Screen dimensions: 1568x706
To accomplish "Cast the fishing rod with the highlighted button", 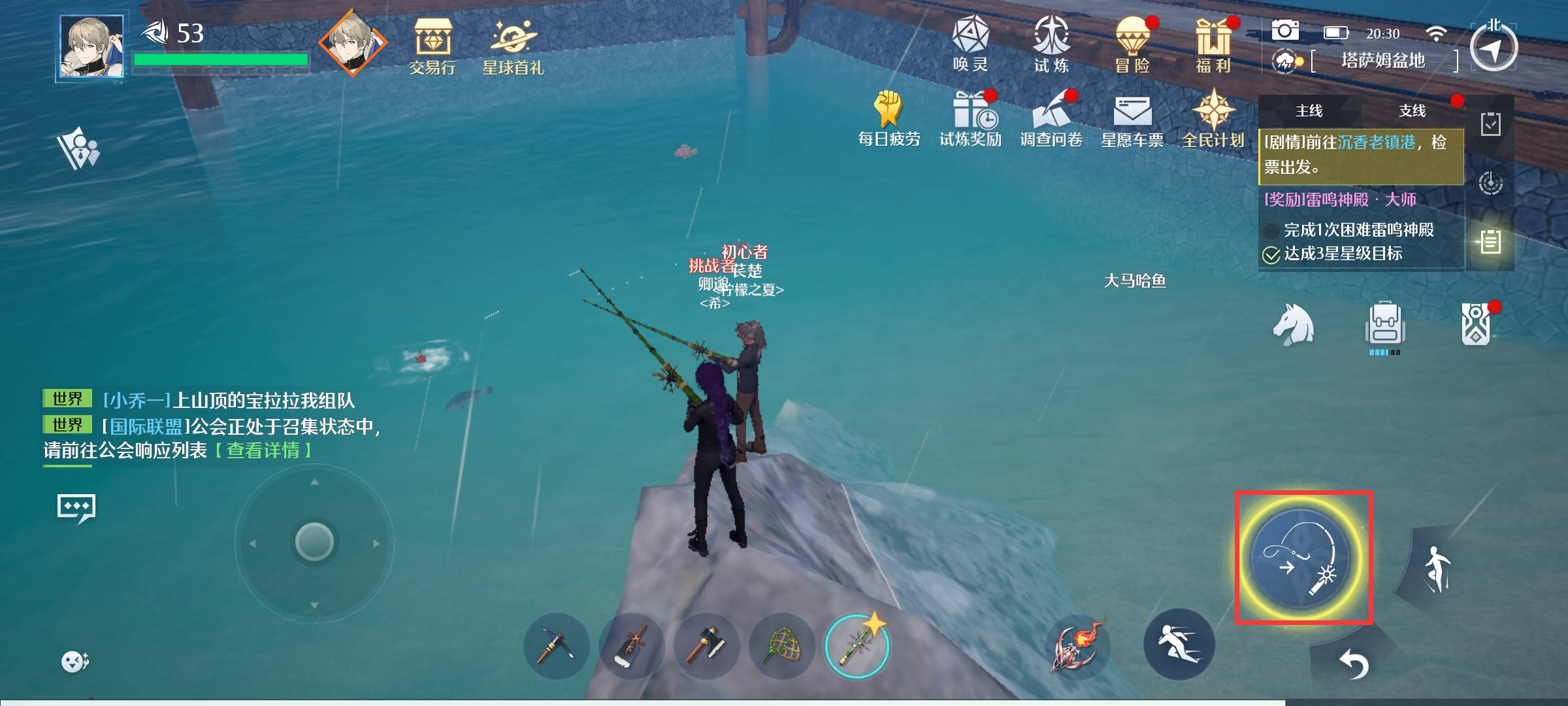I will pos(1303,558).
